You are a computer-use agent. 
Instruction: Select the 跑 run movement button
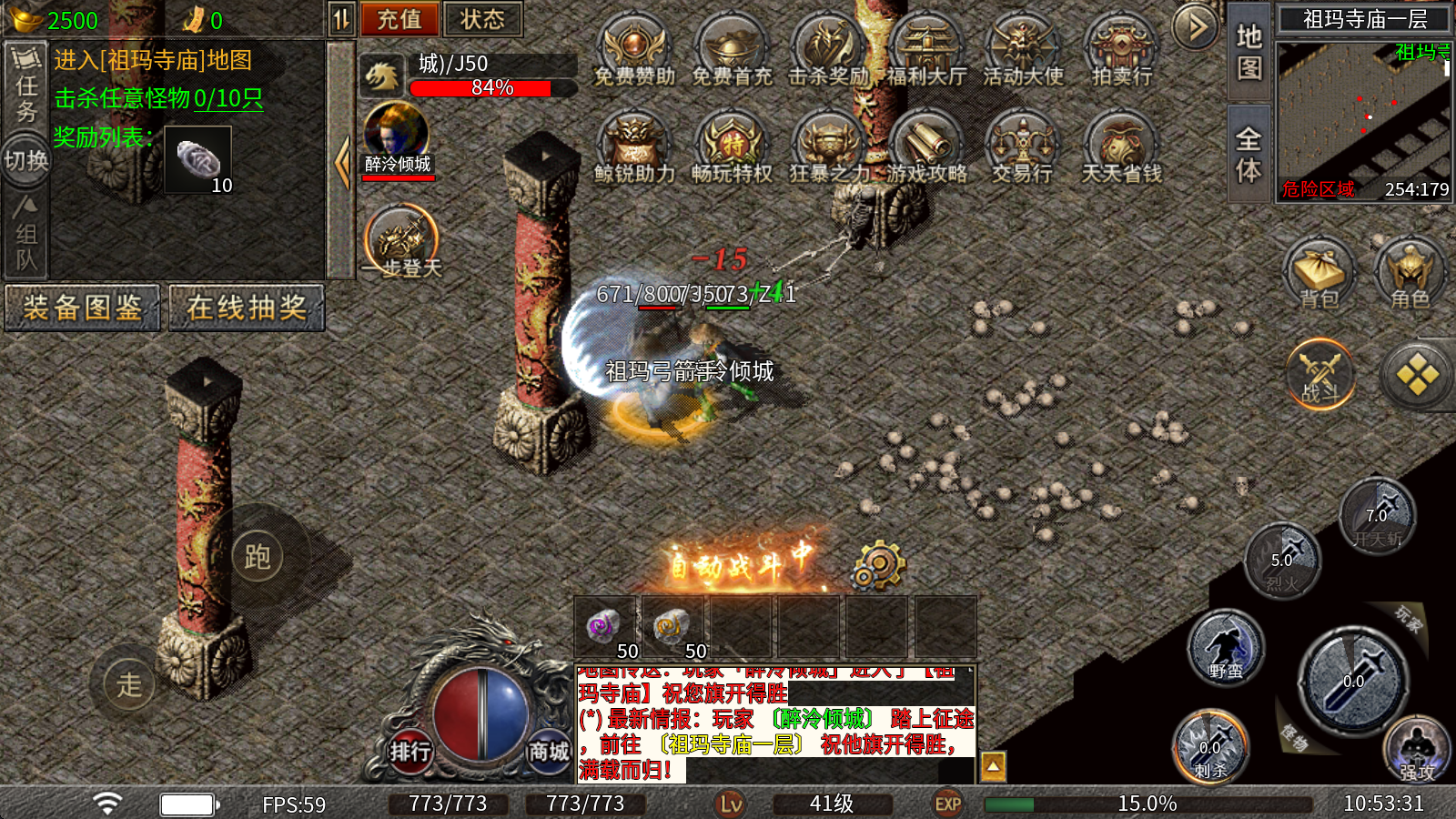coord(258,557)
